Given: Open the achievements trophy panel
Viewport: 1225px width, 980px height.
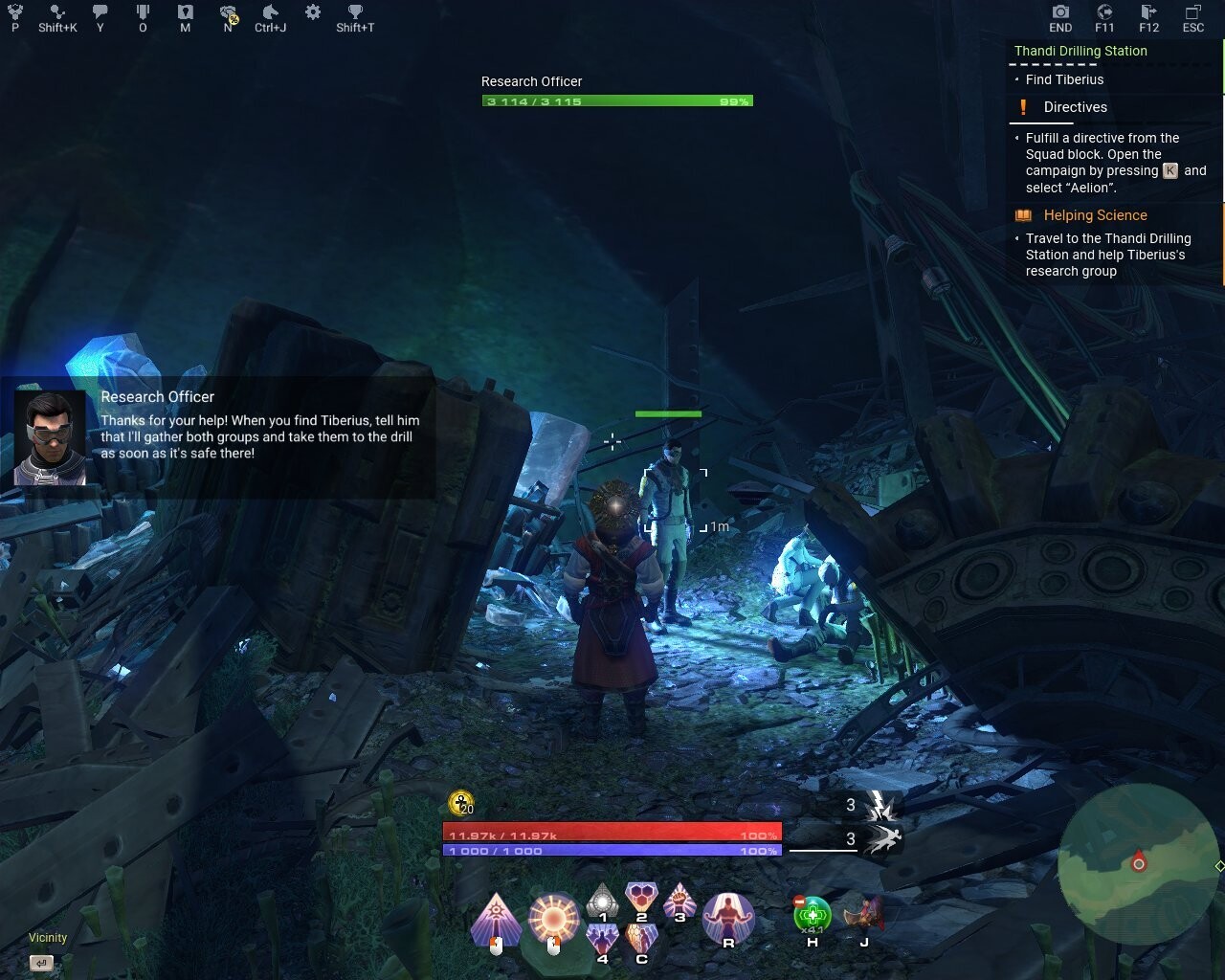Looking at the screenshot, I should tap(354, 12).
